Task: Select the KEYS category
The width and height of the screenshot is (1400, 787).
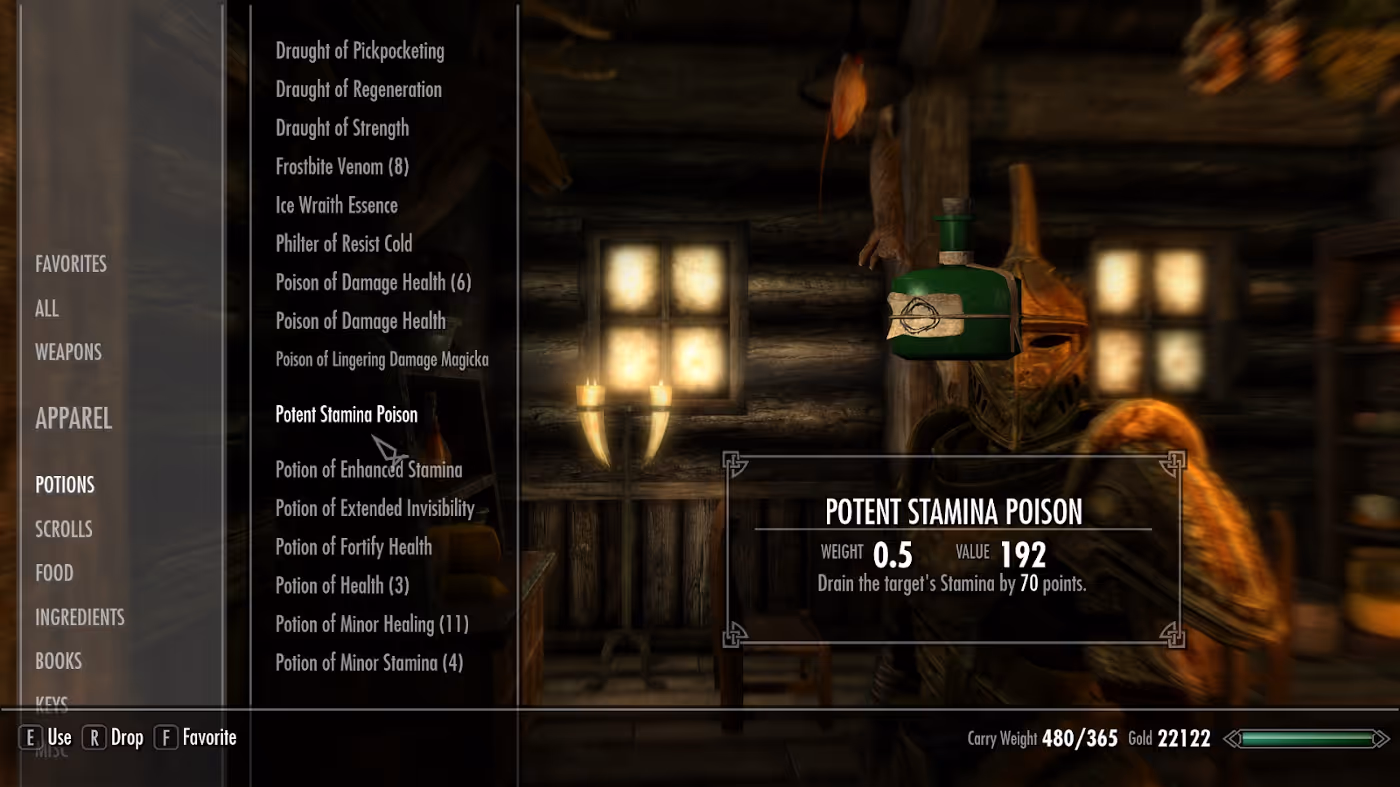Action: pos(52,702)
